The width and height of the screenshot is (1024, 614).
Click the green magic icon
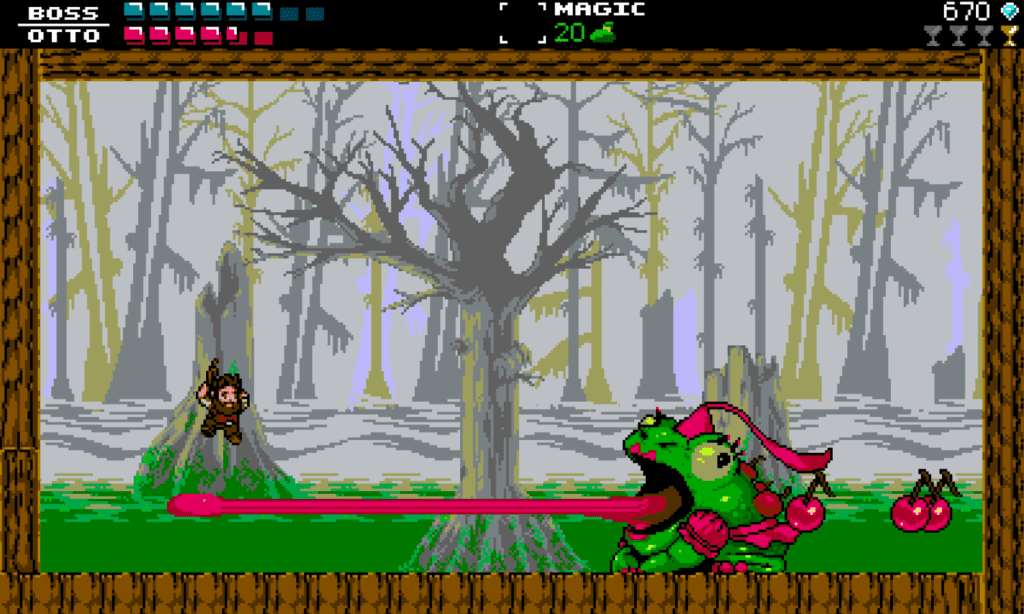click(601, 33)
